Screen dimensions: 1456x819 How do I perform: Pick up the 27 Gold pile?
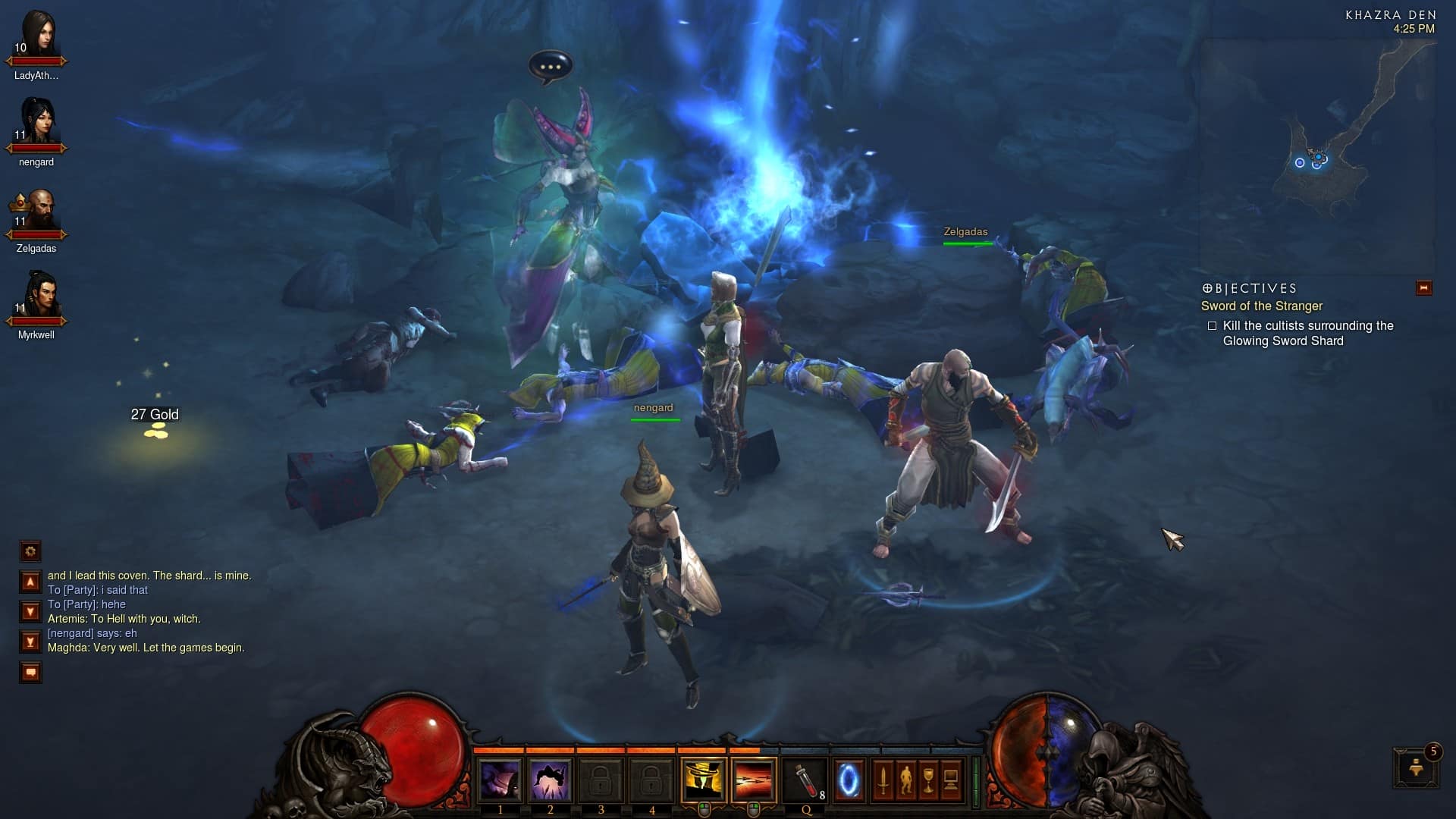(x=155, y=432)
